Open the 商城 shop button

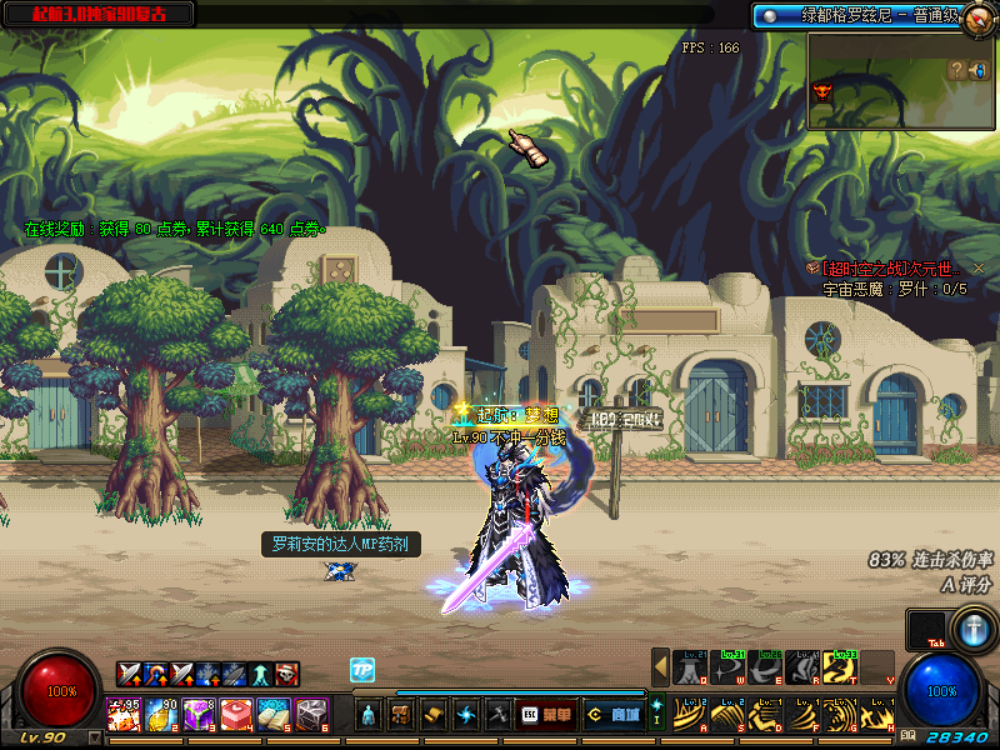click(612, 714)
